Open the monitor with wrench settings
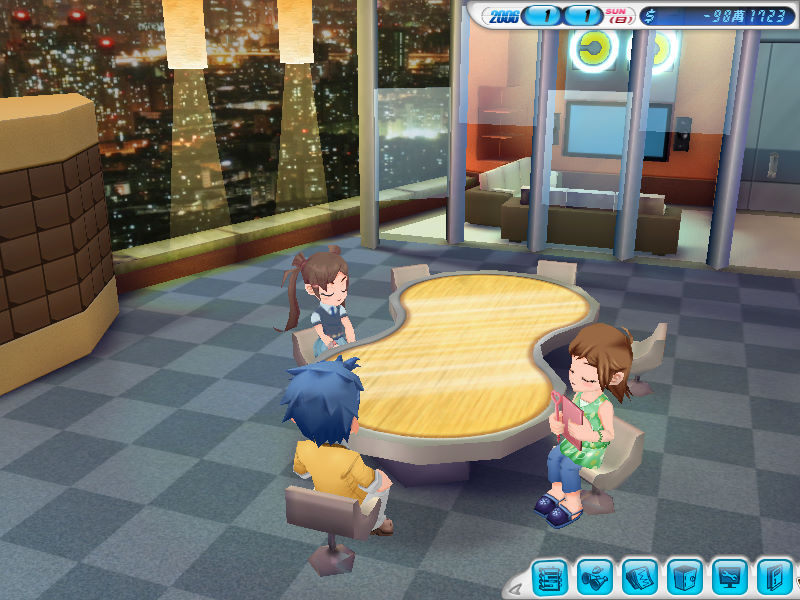This screenshot has height=600, width=800. [730, 577]
